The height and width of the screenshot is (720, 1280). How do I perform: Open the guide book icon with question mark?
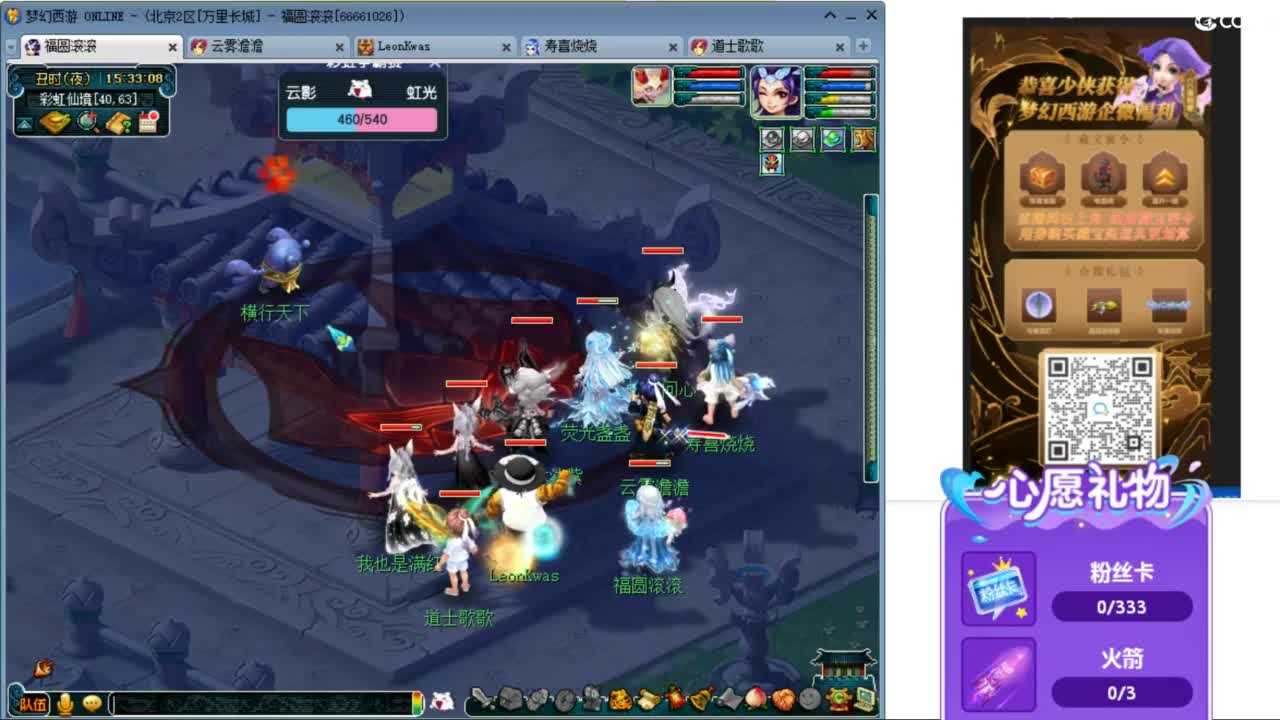coord(118,122)
